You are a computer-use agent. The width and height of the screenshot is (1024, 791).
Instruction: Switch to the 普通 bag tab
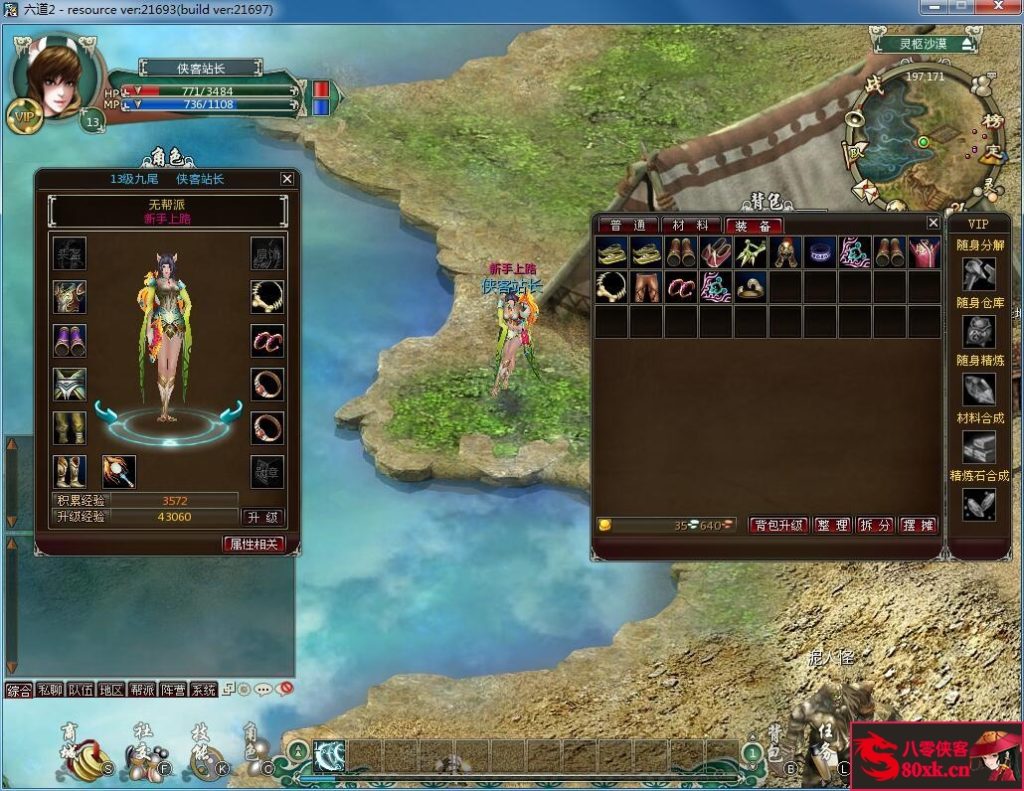pyautogui.click(x=628, y=226)
